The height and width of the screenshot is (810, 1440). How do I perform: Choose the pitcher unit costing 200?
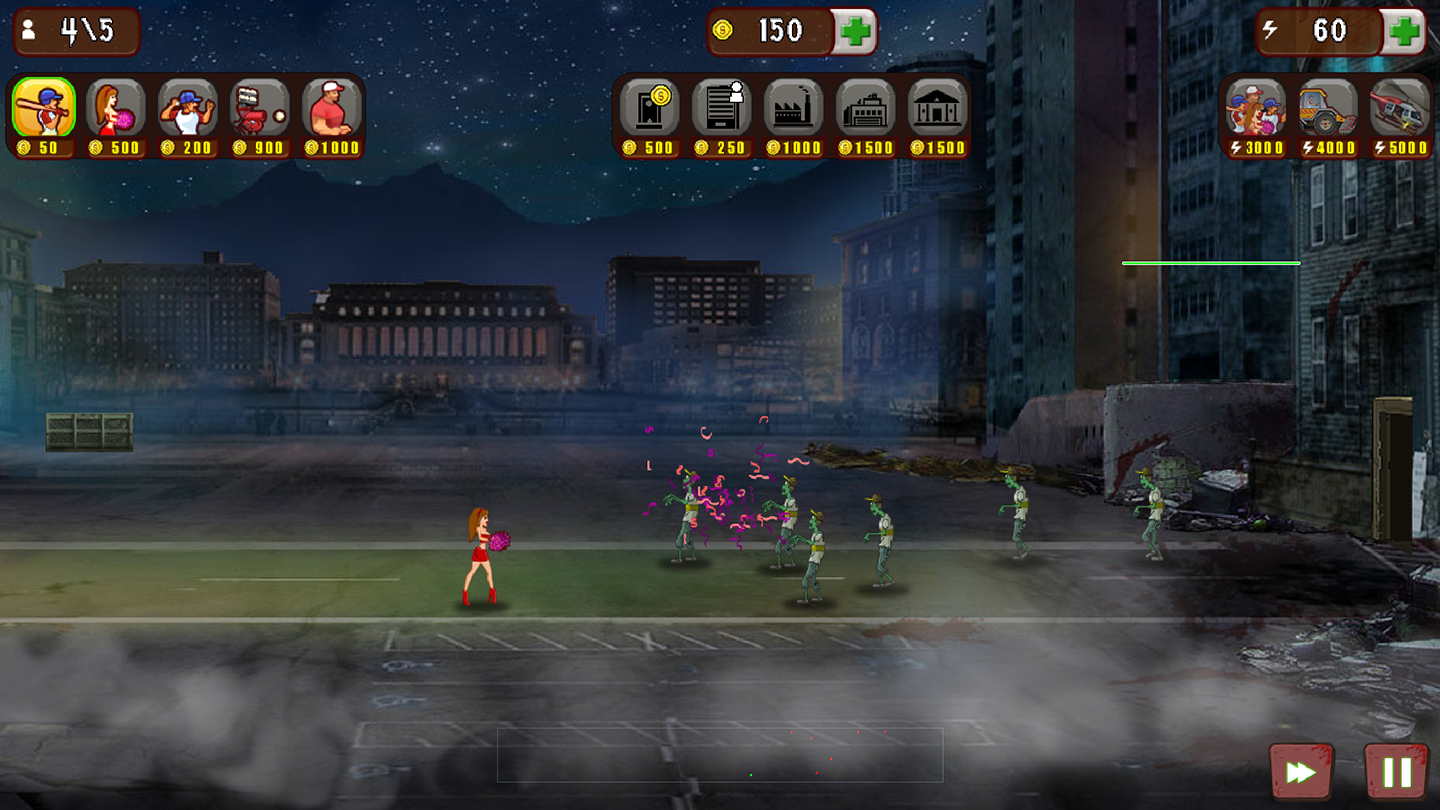point(188,108)
